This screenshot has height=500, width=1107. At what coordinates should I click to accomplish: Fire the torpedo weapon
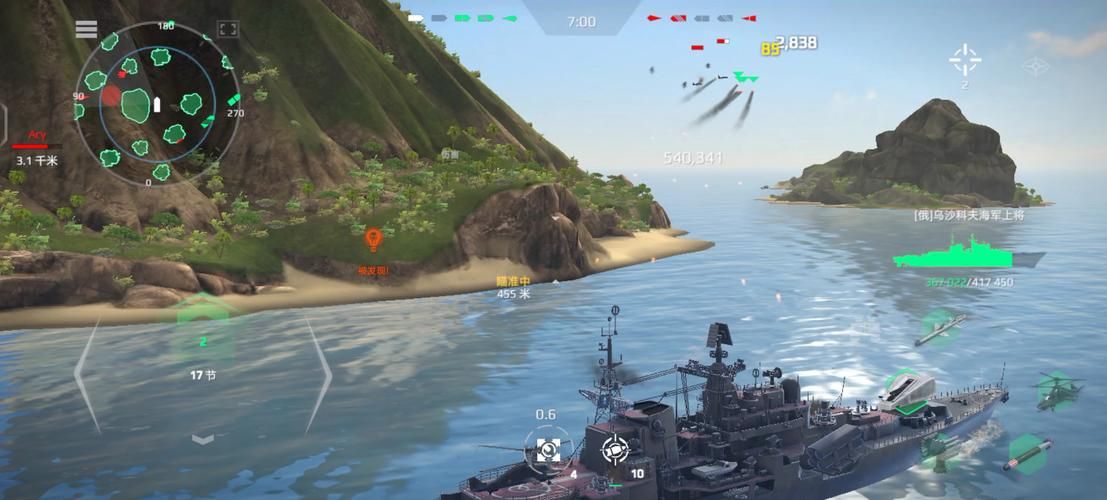click(1027, 452)
